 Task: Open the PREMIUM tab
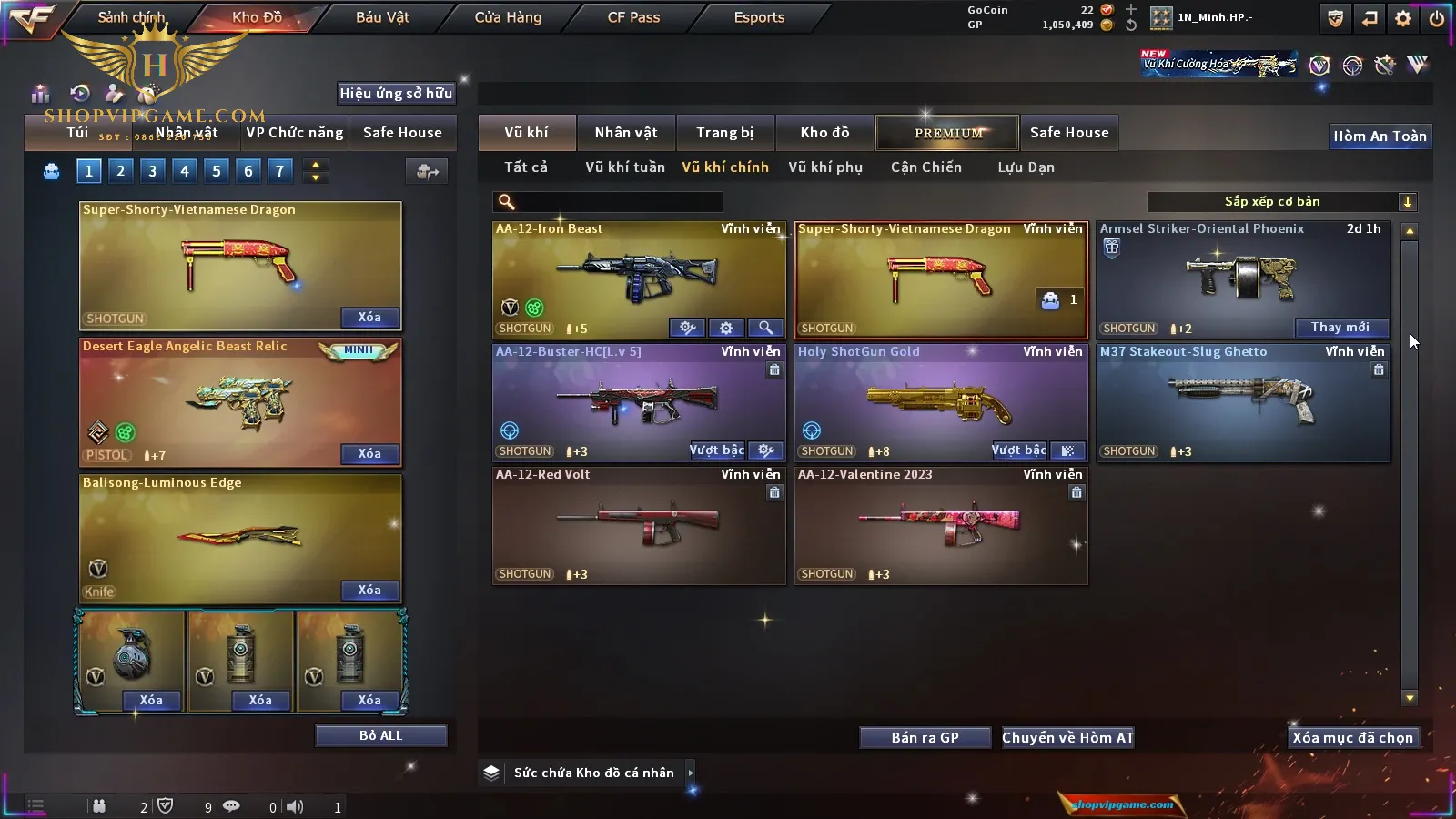[x=947, y=133]
